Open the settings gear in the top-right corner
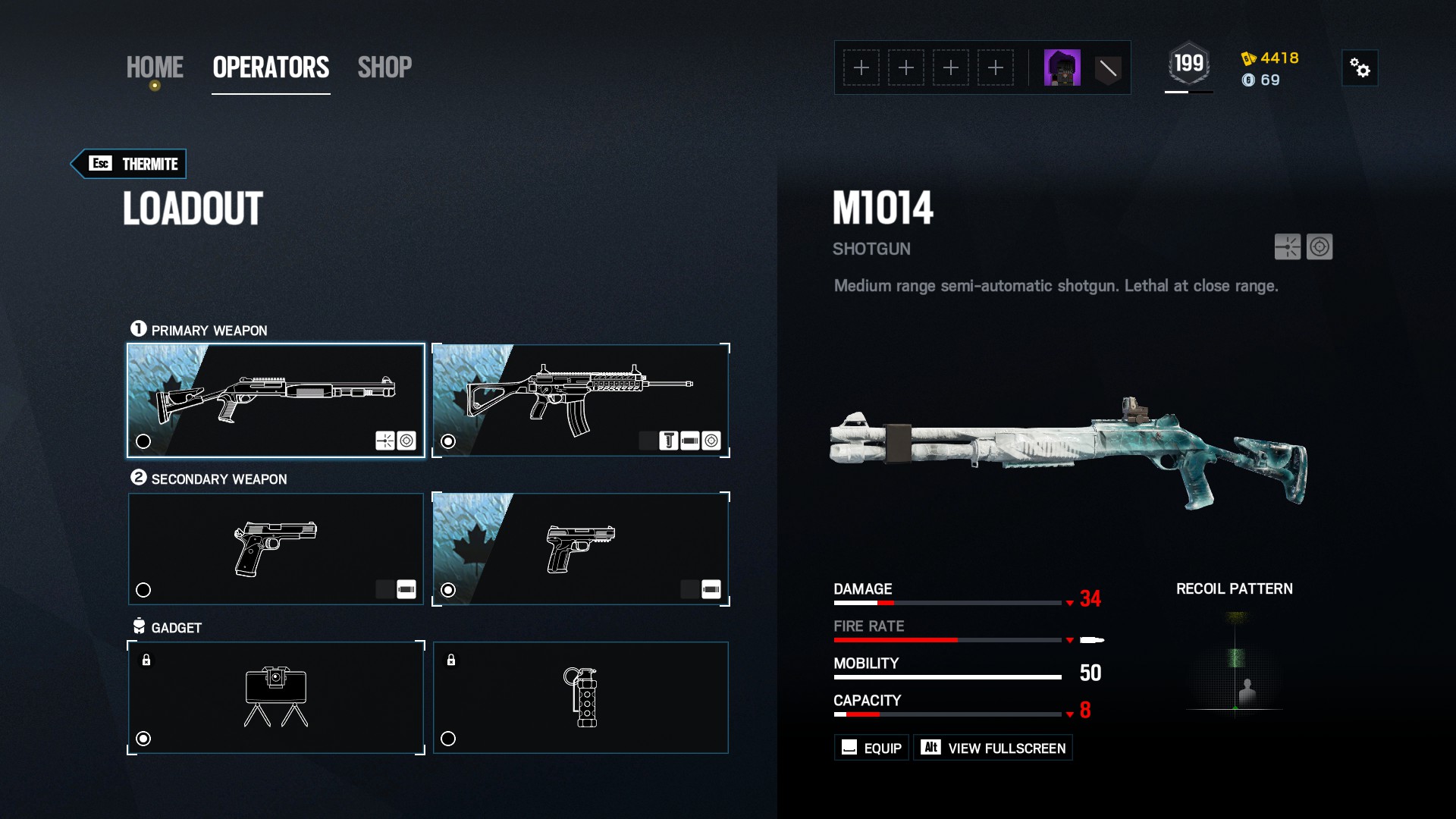The width and height of the screenshot is (1456, 819). click(1360, 67)
